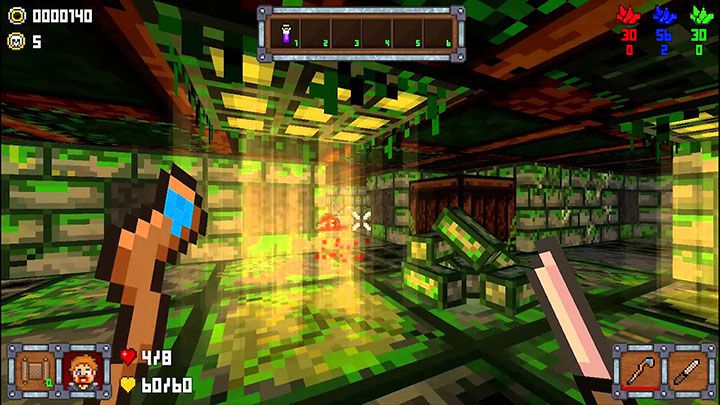Image resolution: width=720 pixels, height=405 pixels.
Task: Equip the blue-gem staff weapon slot
Action: pos(638,370)
